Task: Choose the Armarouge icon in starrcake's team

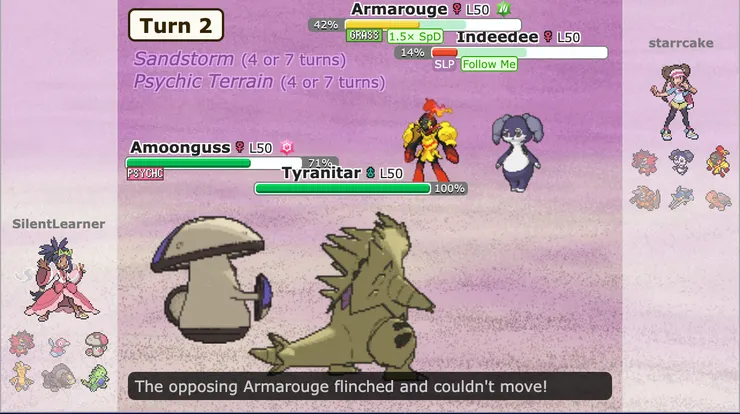Action: tap(717, 161)
